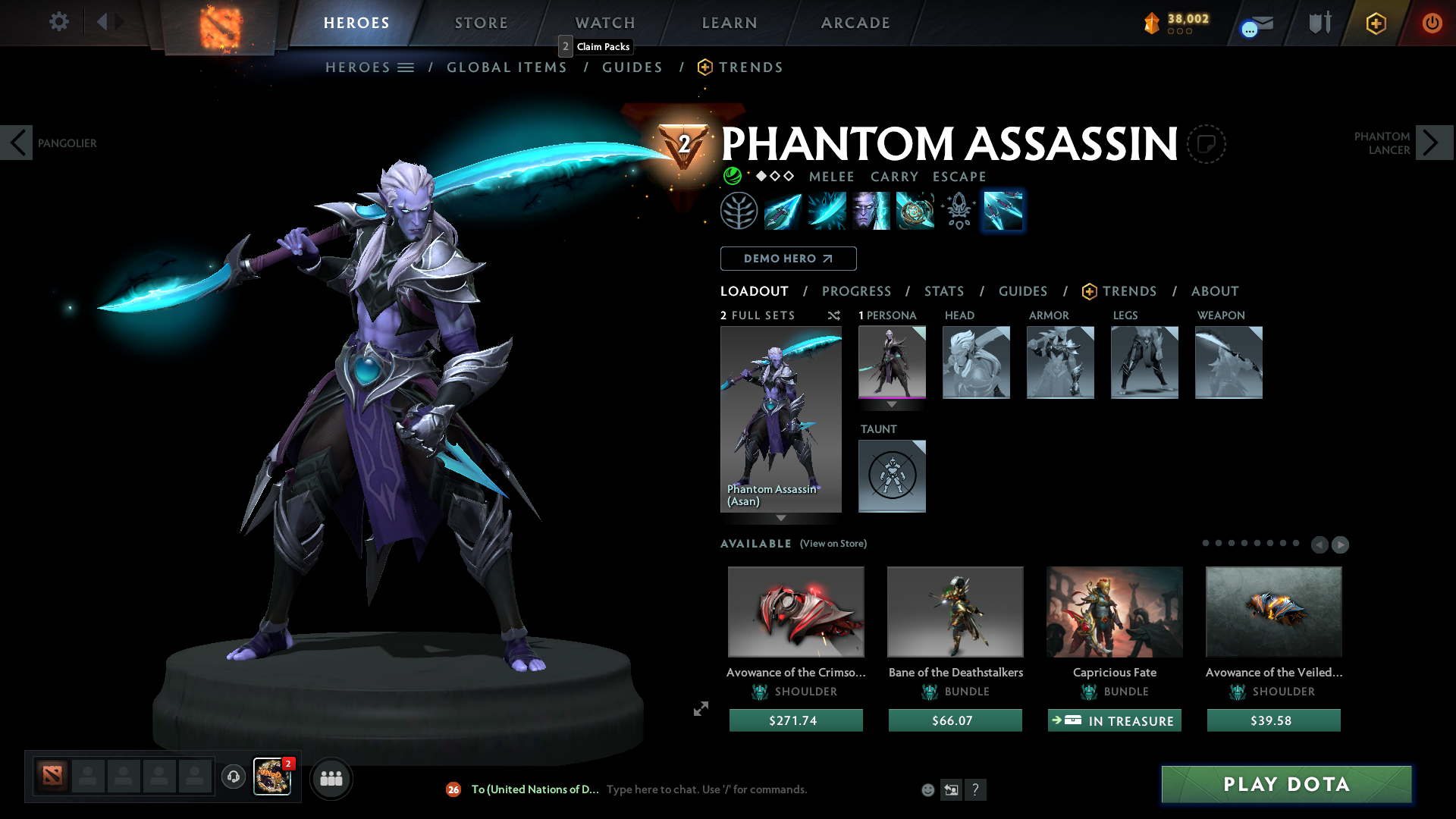Select the Stifling Dagger ability icon
The height and width of the screenshot is (819, 1456).
pos(782,211)
